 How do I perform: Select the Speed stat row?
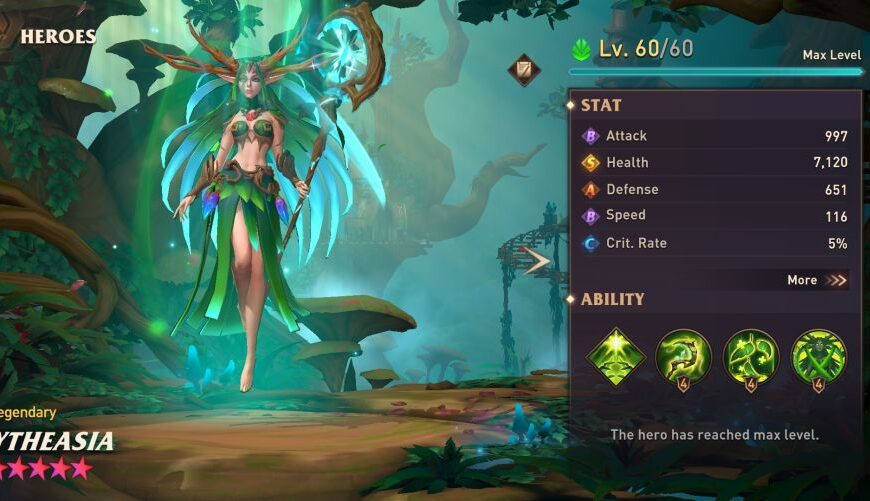714,216
